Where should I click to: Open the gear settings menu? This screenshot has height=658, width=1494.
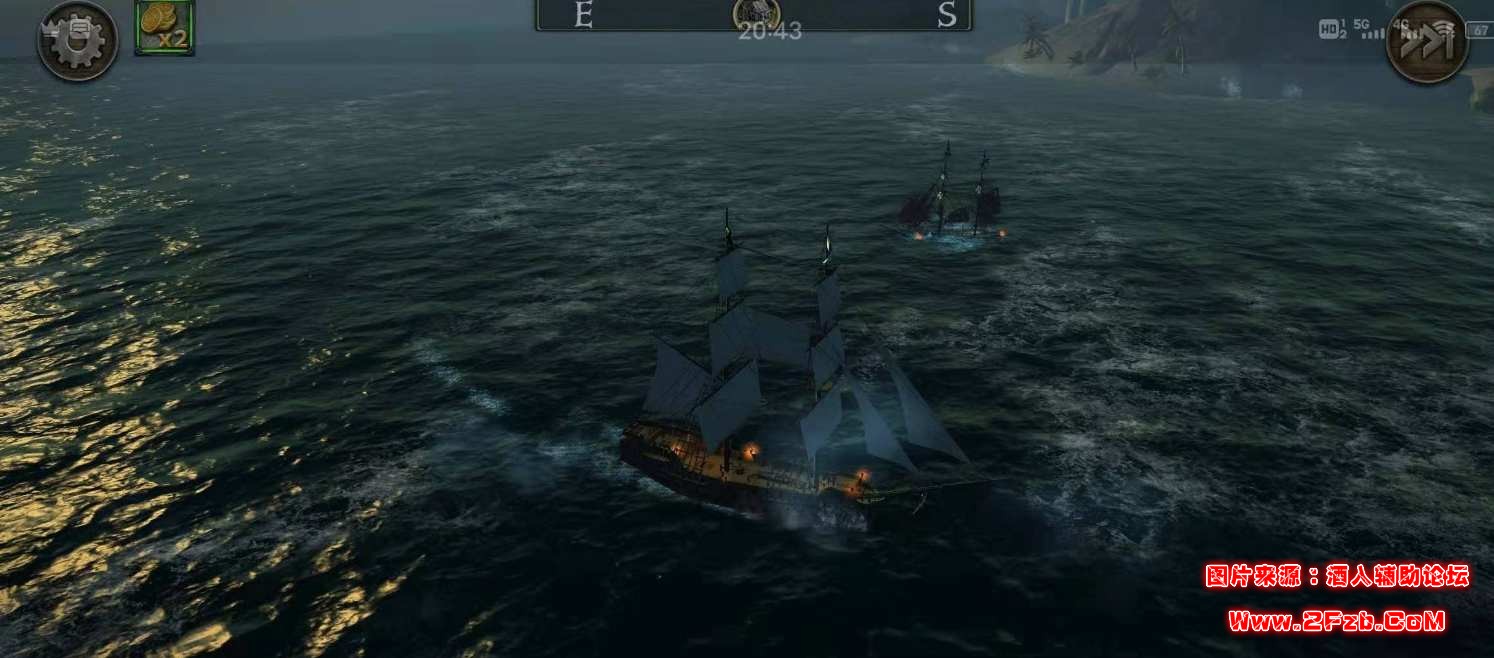point(77,41)
